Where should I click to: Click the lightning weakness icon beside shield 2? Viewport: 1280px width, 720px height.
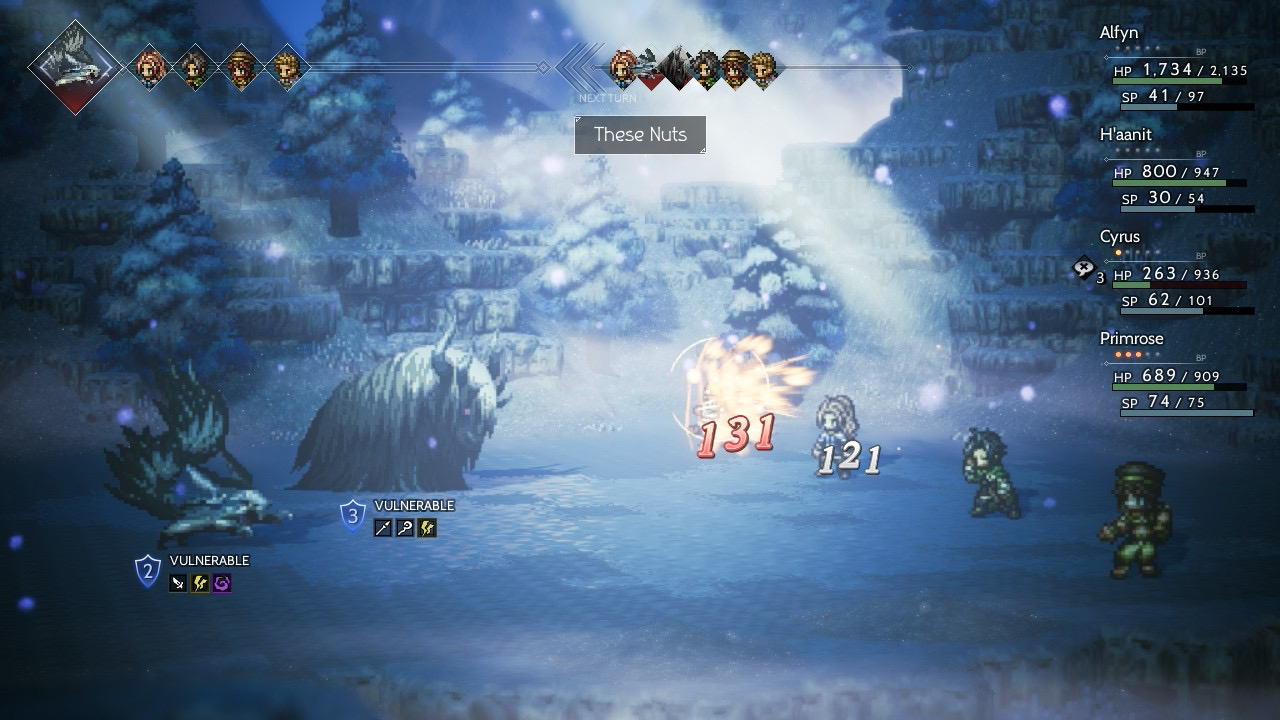[200, 583]
